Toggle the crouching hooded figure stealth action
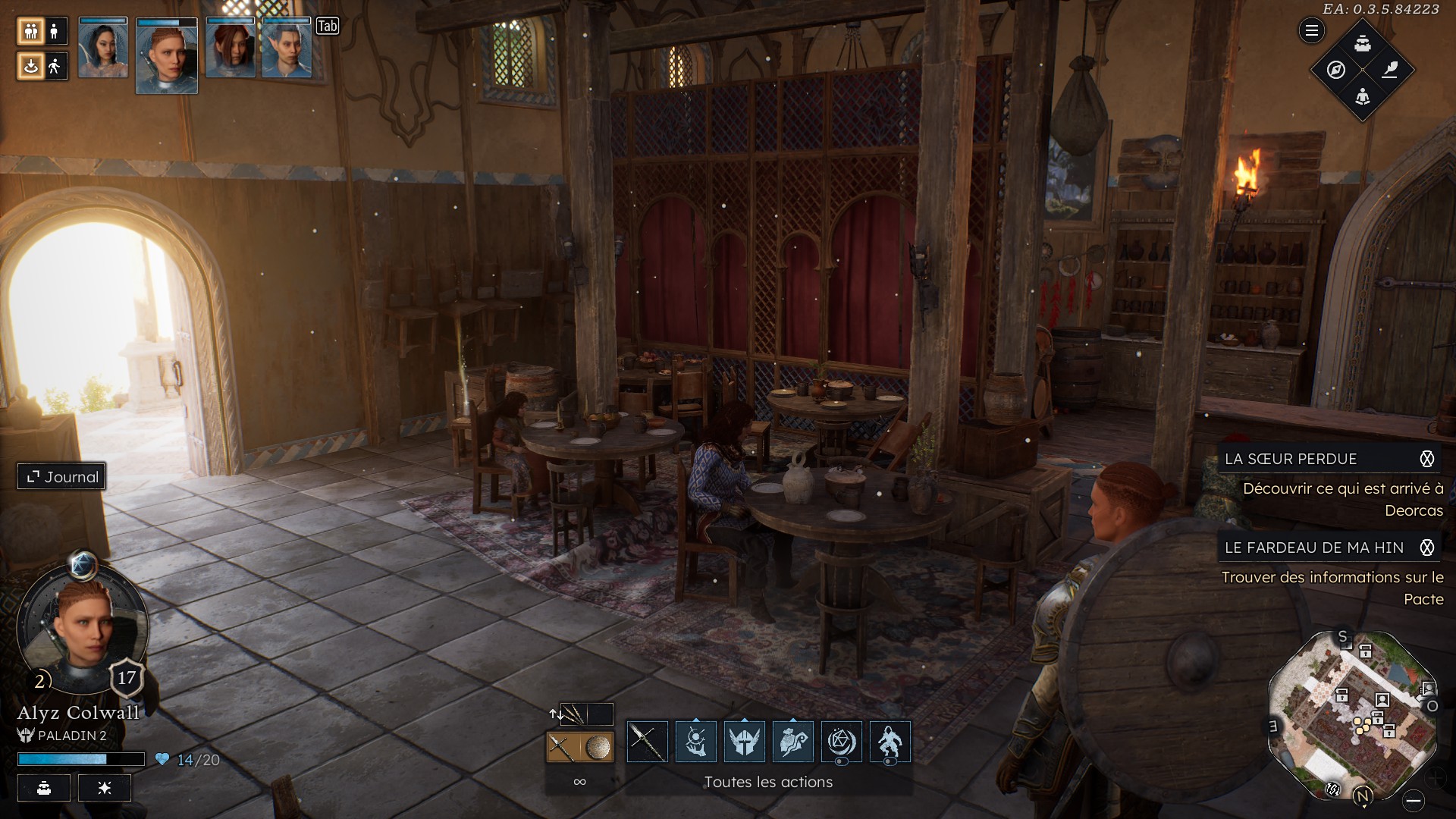Image resolution: width=1456 pixels, height=819 pixels. tap(890, 742)
